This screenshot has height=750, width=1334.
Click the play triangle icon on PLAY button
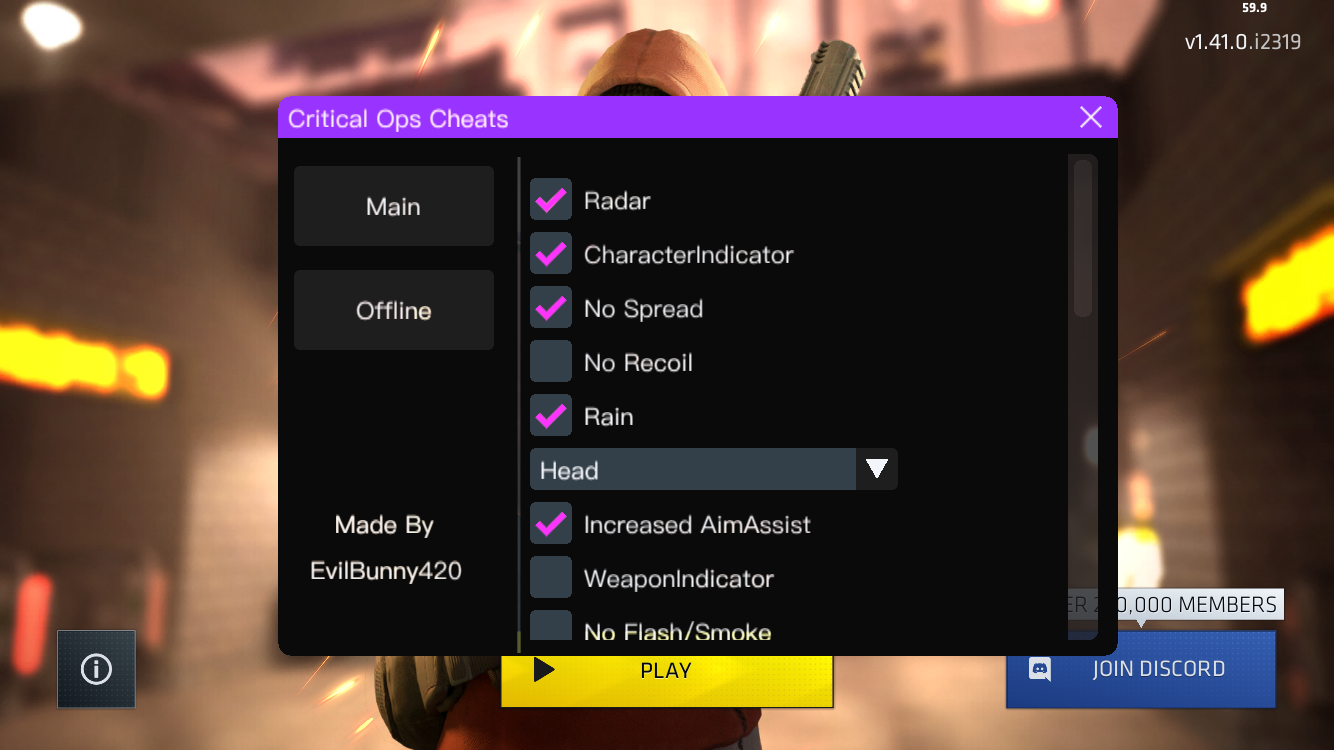tap(543, 670)
